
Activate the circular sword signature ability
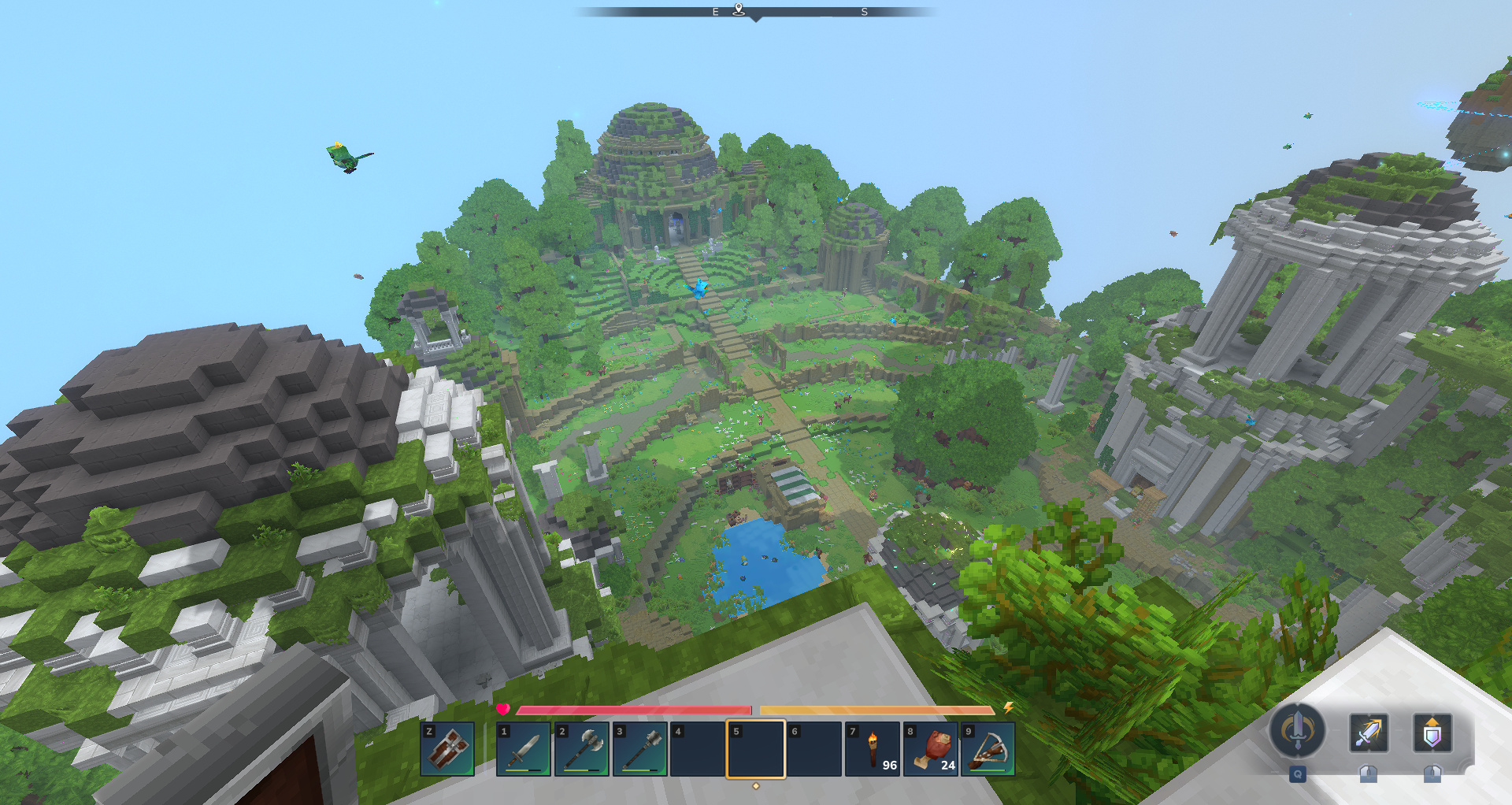[x=1297, y=730]
